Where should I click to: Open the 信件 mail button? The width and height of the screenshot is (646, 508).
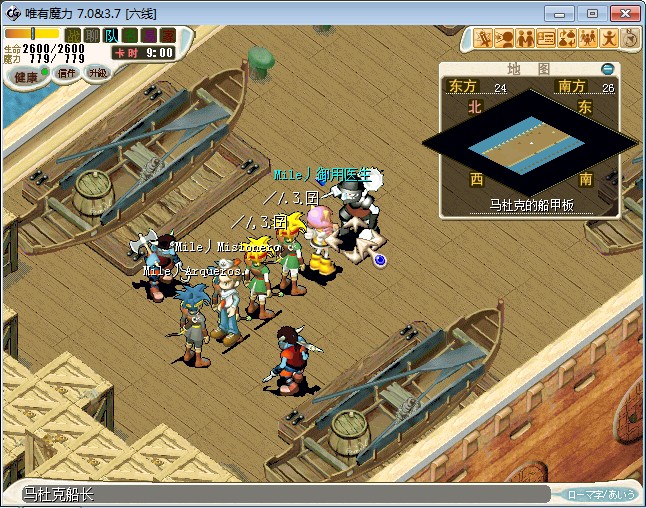(66, 73)
